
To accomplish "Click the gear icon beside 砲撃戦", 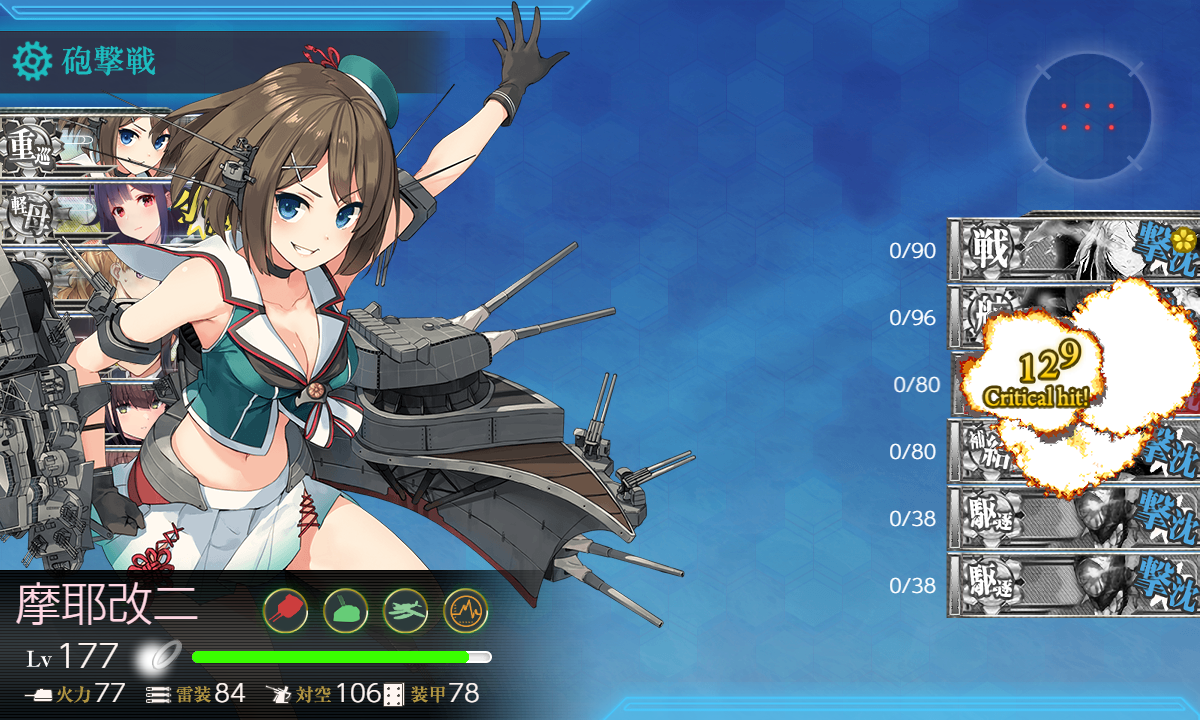I will coord(32,62).
